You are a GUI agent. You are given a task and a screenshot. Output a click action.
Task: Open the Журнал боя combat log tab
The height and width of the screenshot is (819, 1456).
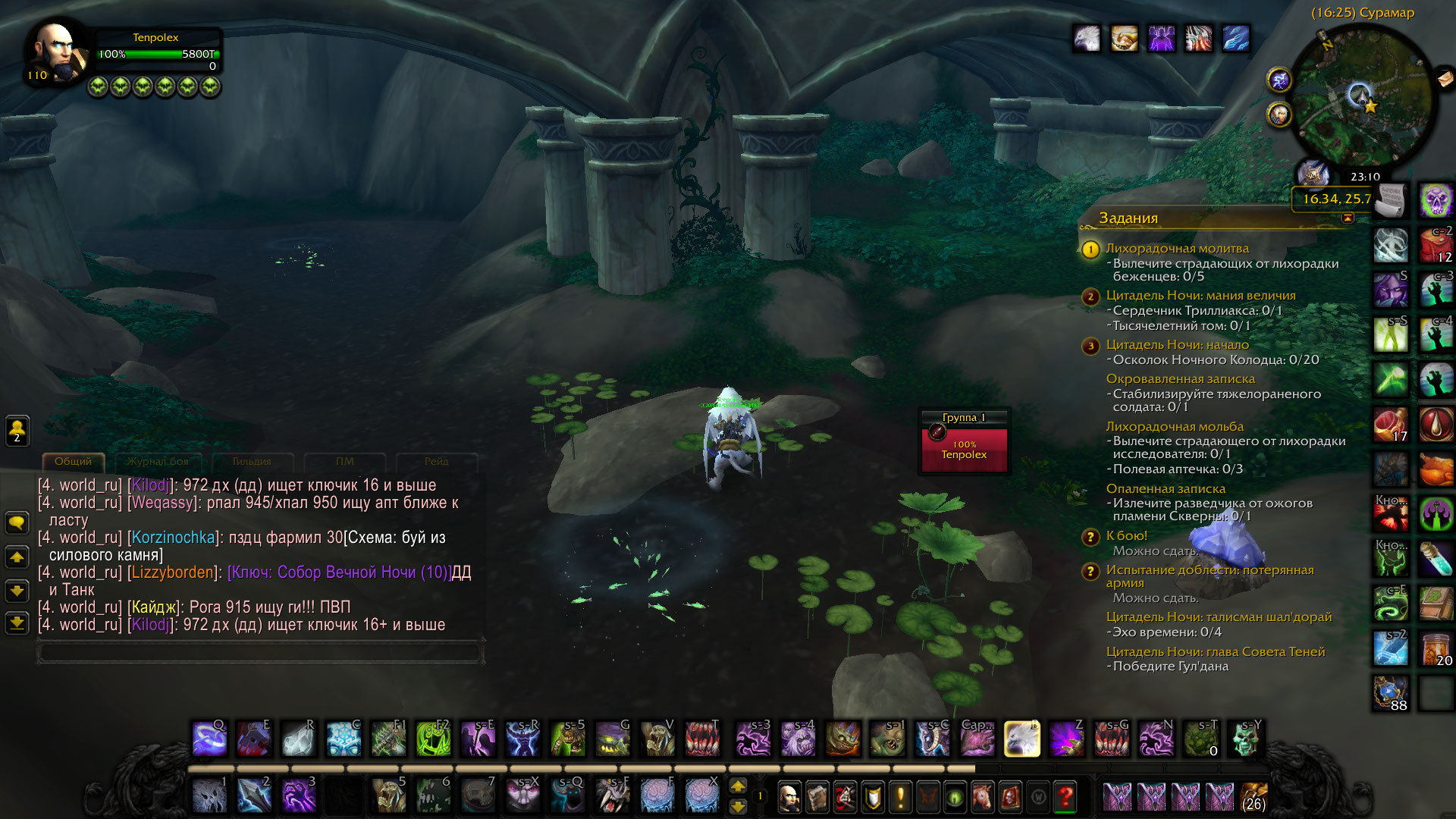click(157, 461)
